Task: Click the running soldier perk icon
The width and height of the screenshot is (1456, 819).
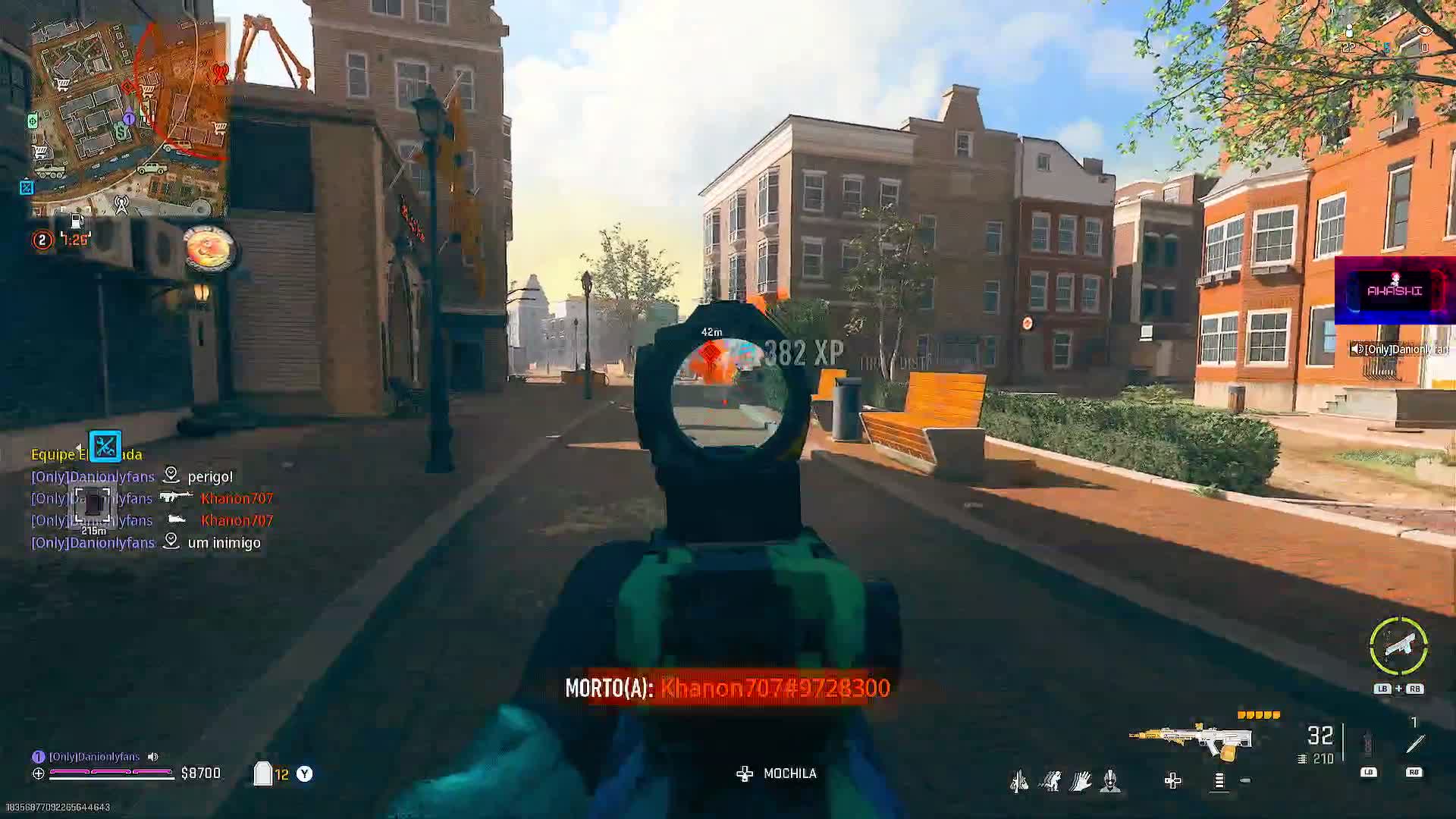Action: [1050, 780]
